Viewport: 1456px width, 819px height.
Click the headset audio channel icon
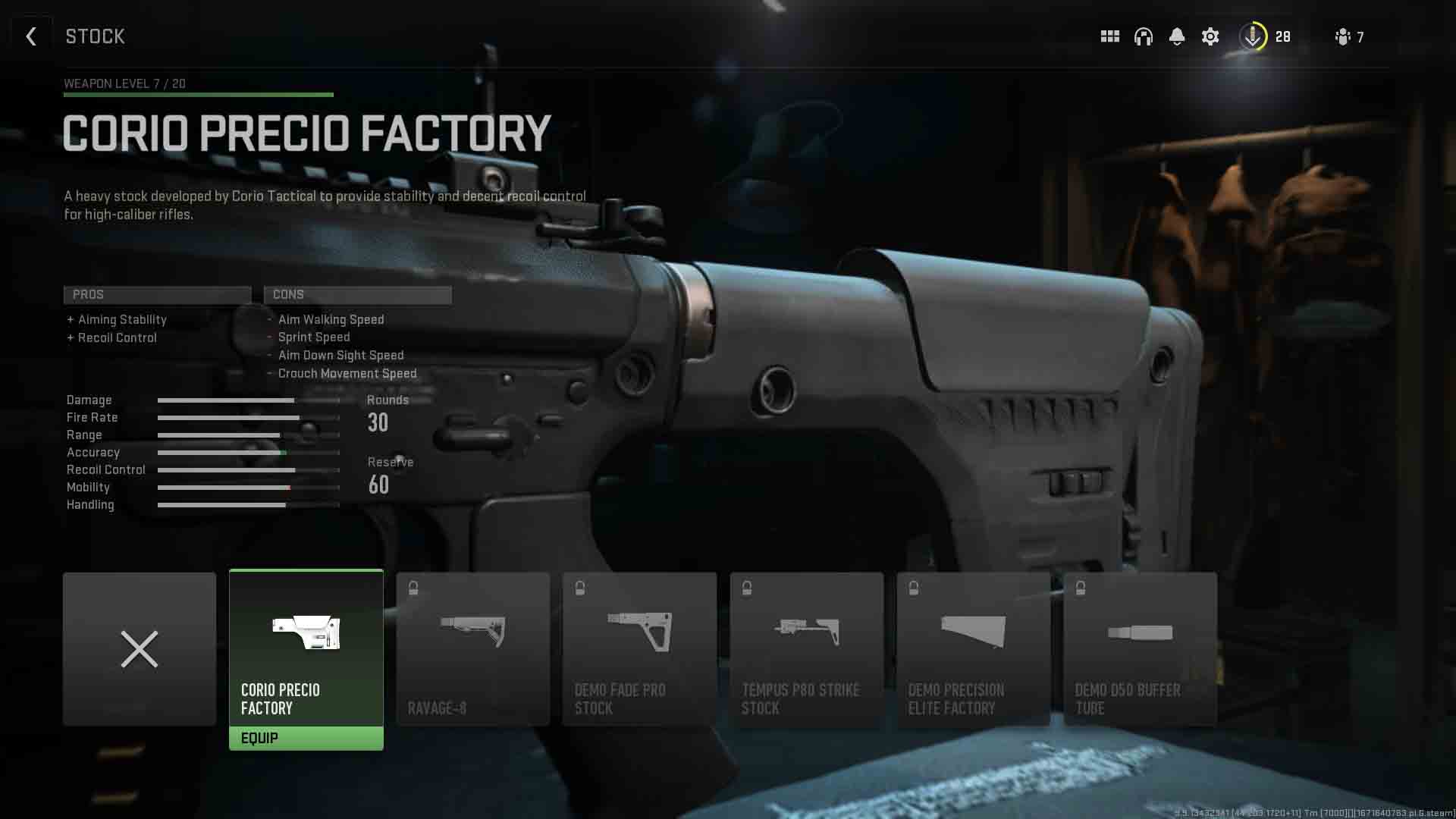(1144, 36)
